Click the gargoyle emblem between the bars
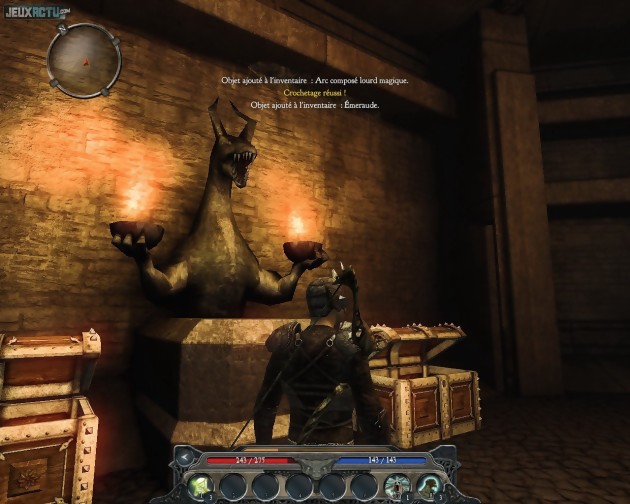Viewport: 630px width, 504px height. click(x=314, y=463)
